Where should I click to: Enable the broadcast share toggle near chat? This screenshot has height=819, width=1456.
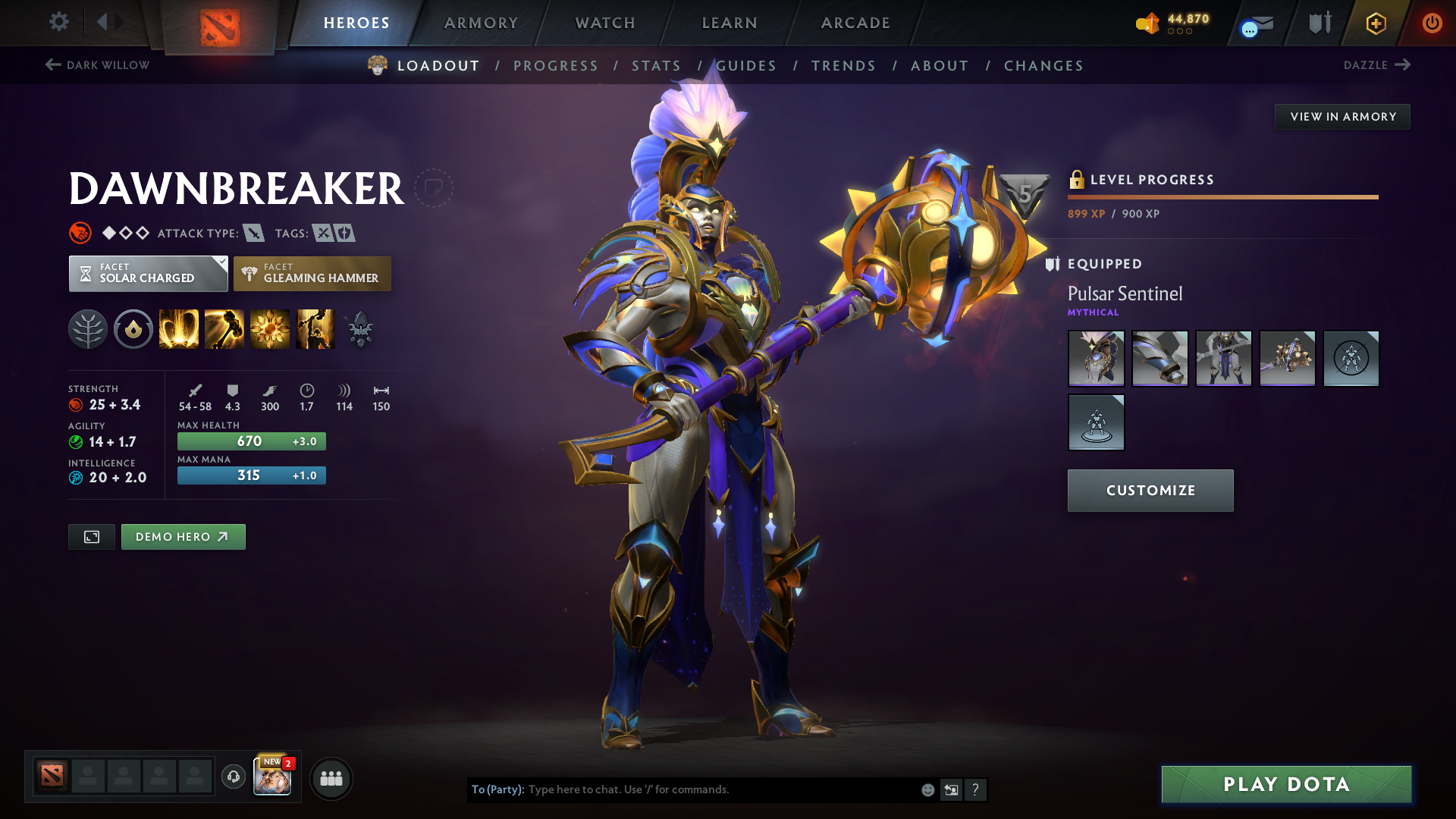pyautogui.click(x=951, y=789)
